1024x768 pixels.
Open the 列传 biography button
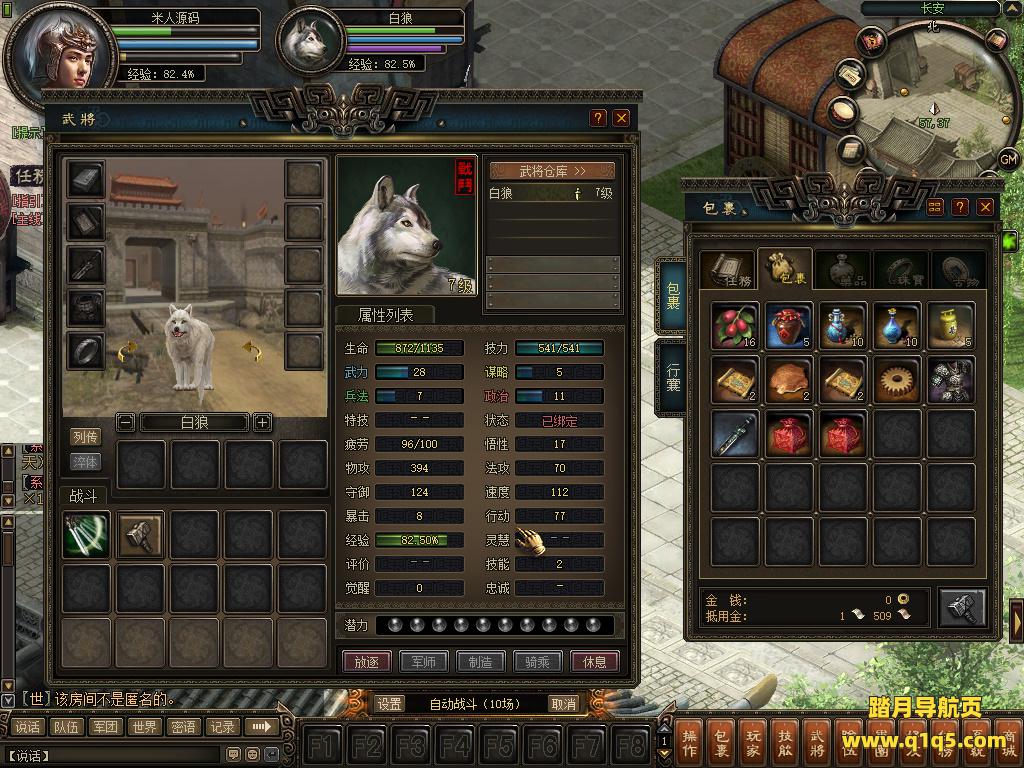86,437
